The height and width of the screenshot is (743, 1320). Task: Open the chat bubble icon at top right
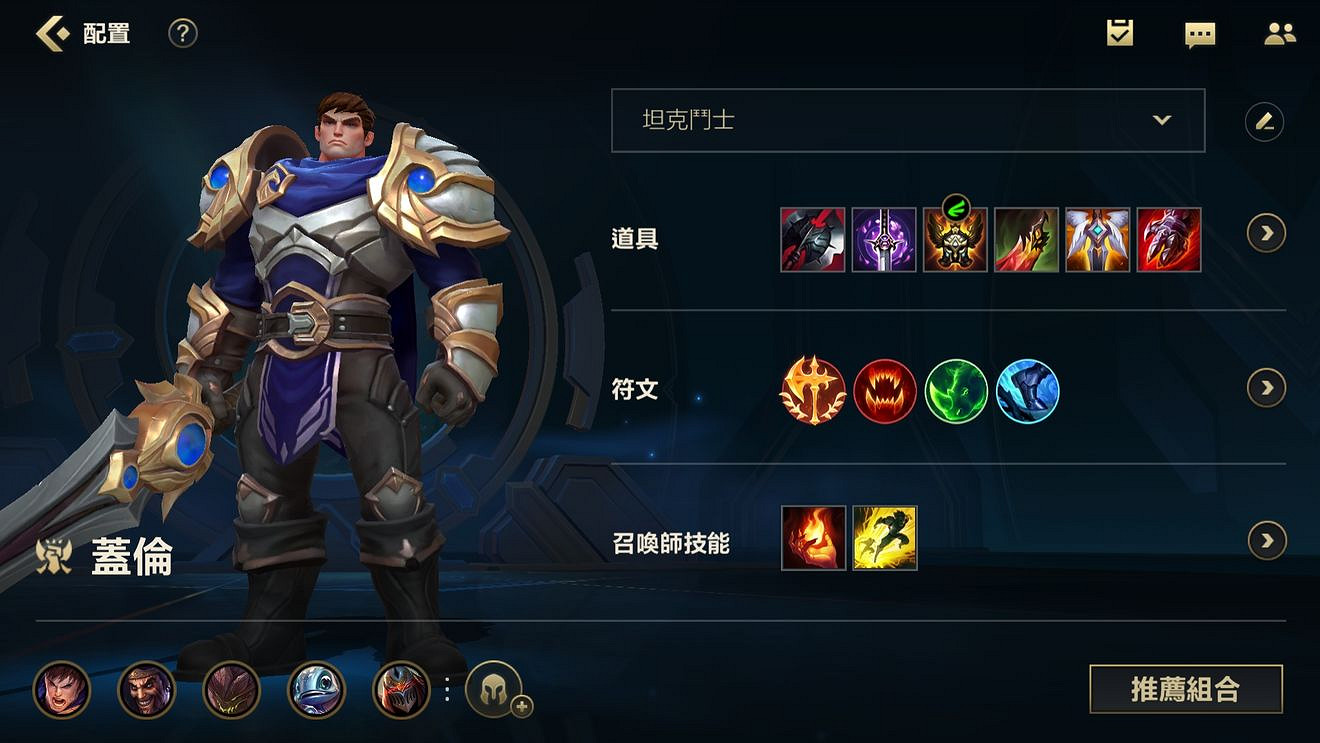coord(1200,33)
